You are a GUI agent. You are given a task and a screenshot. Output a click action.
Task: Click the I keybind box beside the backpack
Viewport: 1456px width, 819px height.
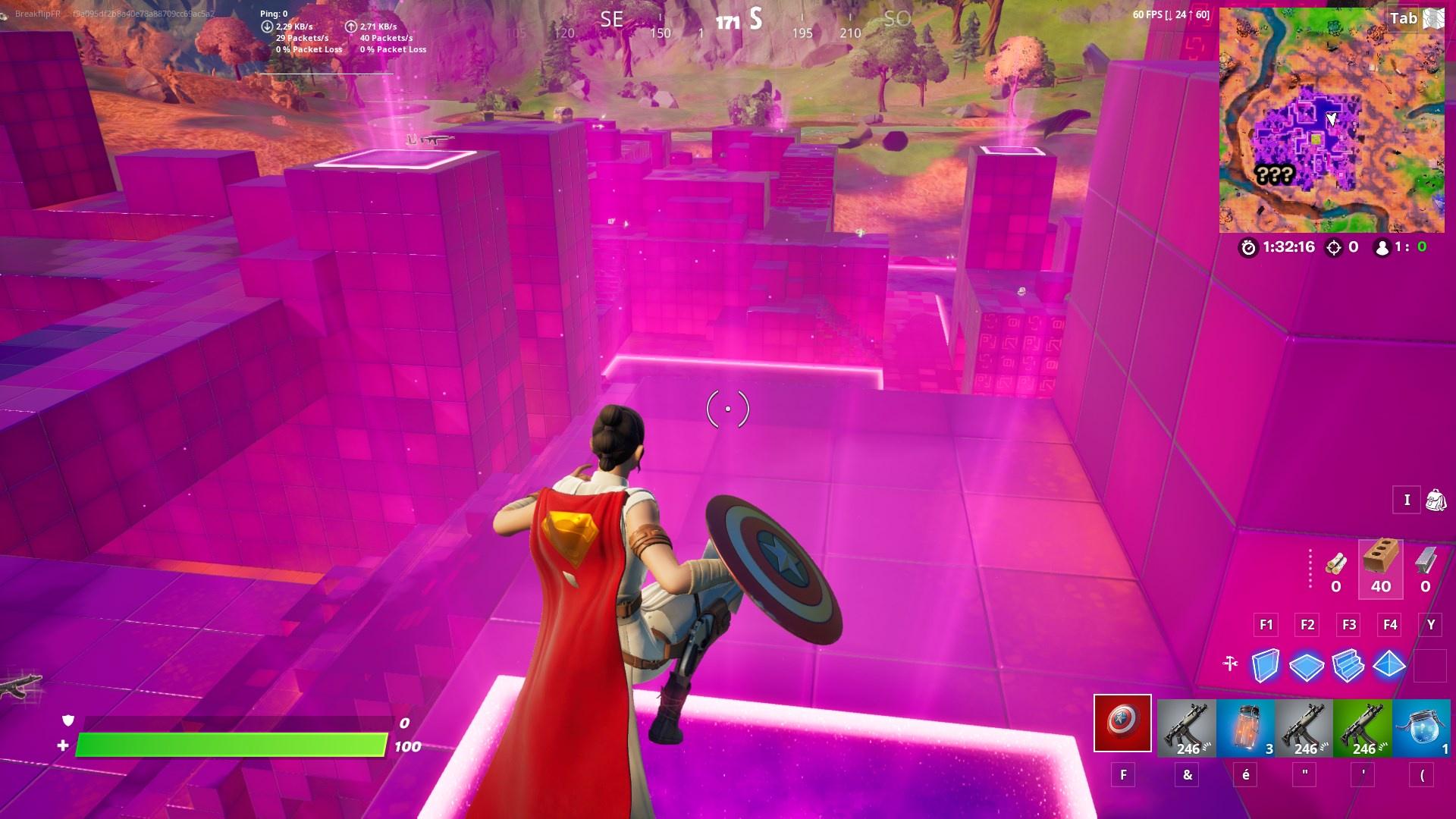[1407, 500]
